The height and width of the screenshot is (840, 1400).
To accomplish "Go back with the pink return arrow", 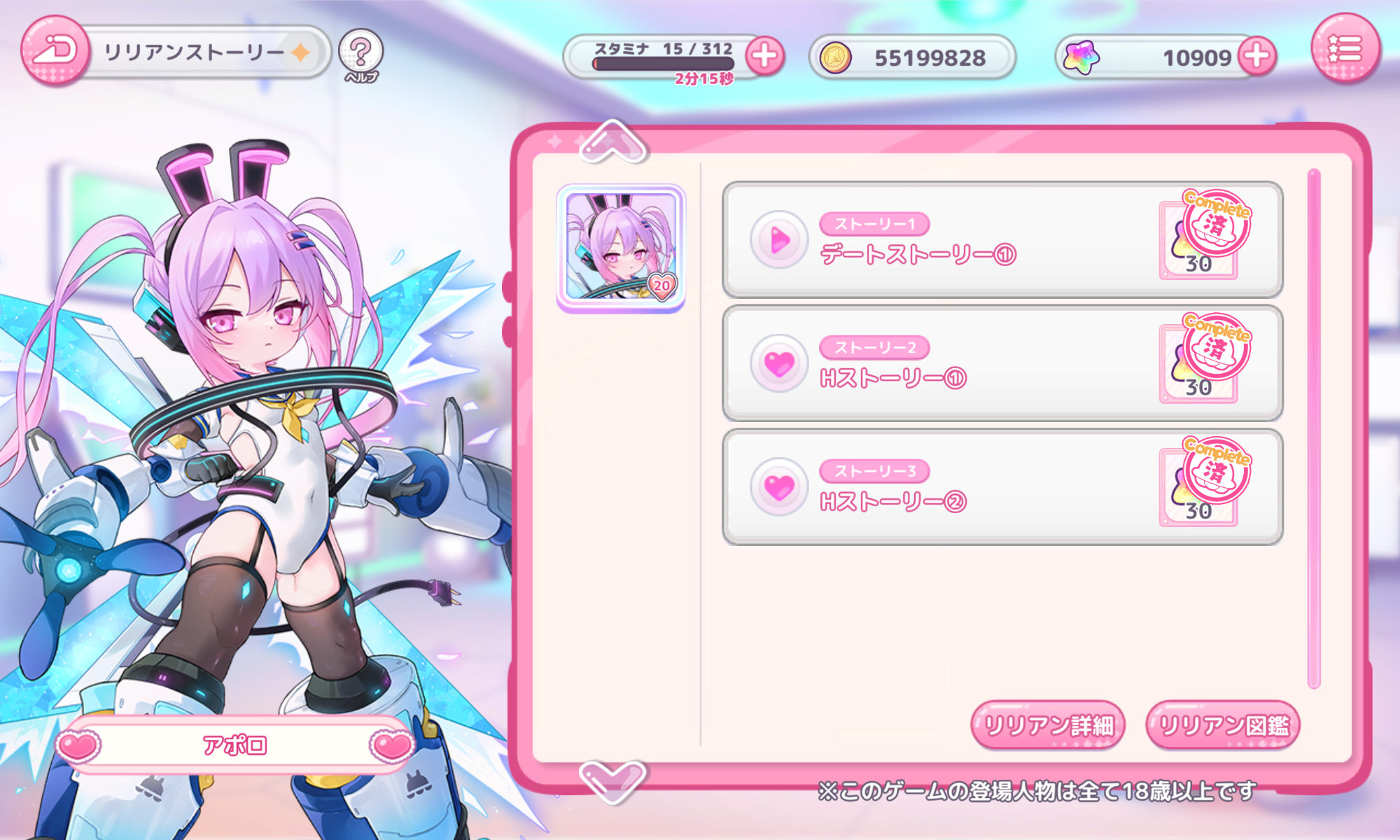I will 55,50.
